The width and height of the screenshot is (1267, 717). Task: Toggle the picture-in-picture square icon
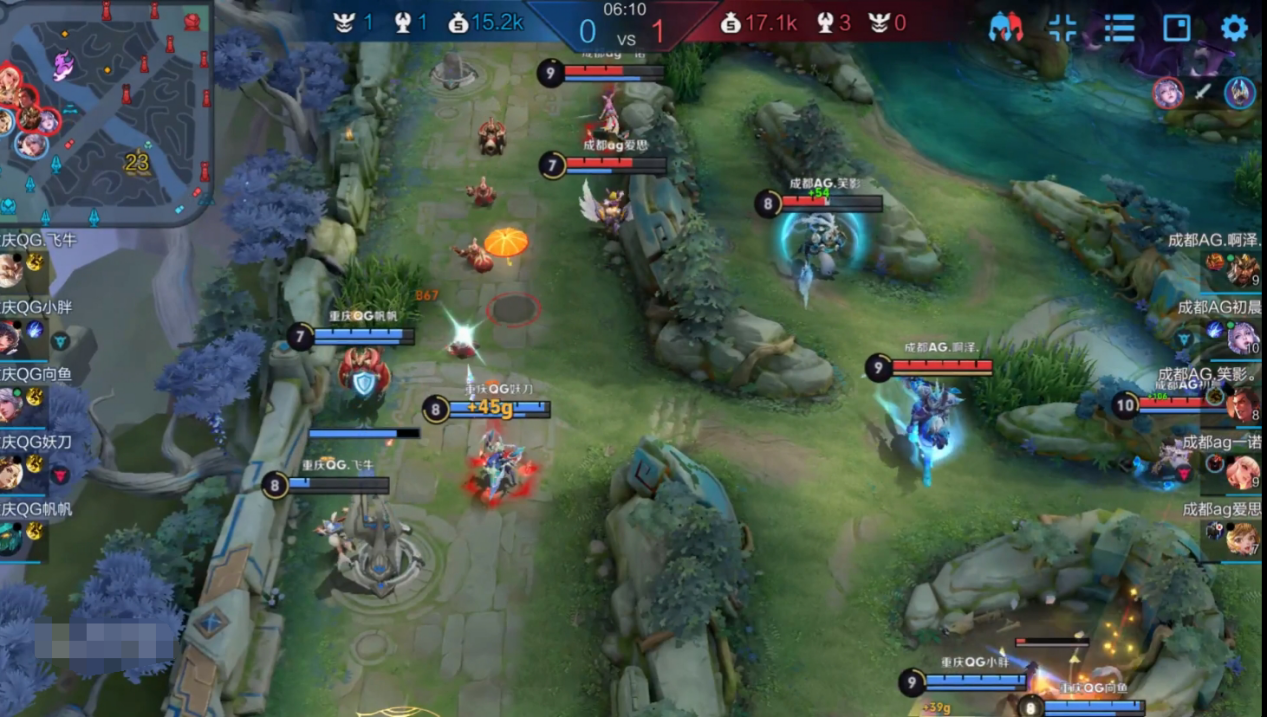1177,28
